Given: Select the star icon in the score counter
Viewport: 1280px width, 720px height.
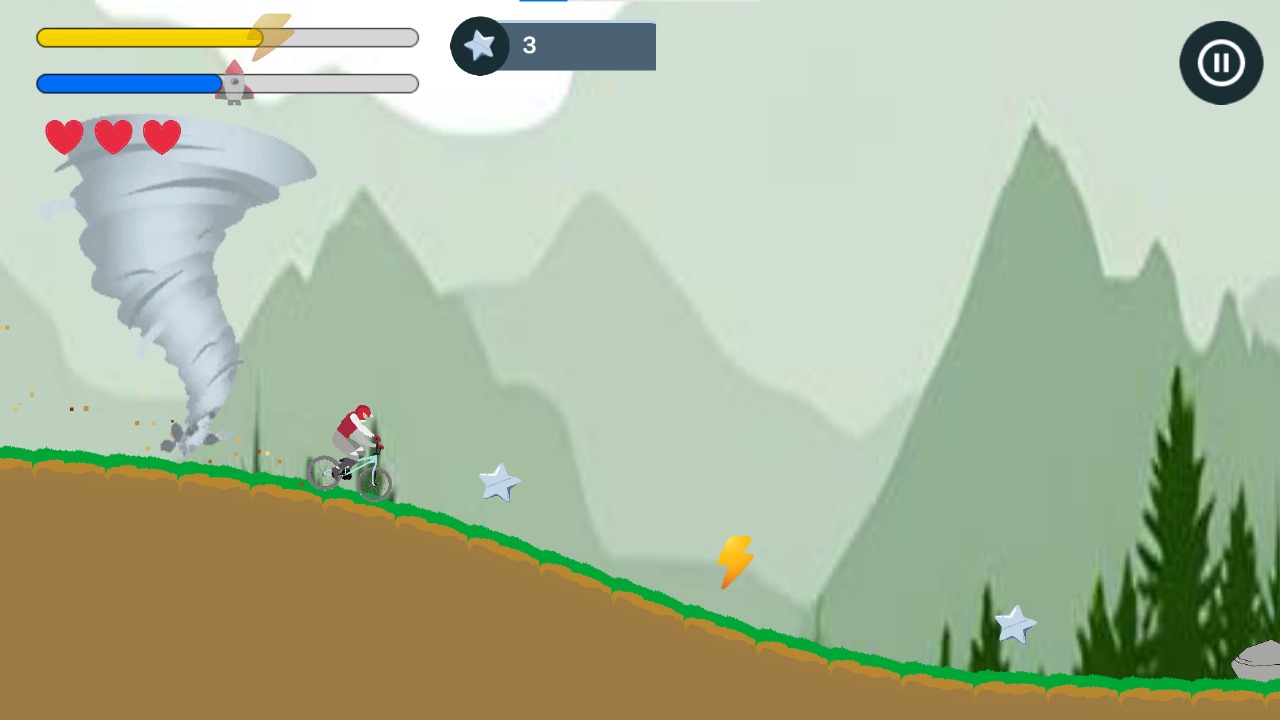Looking at the screenshot, I should pos(479,45).
